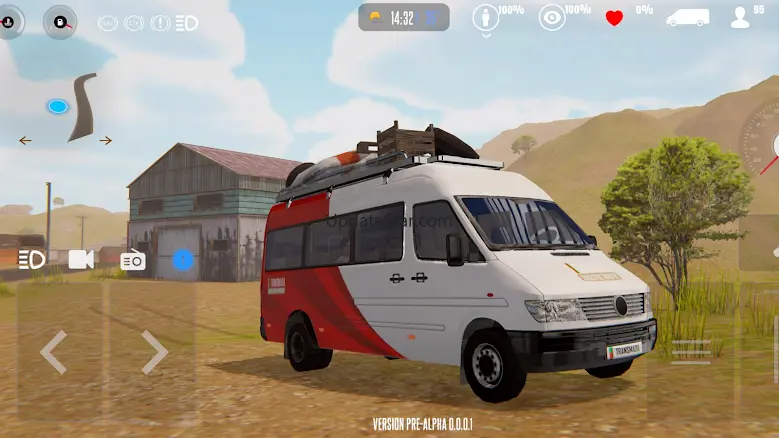Screen dimensions: 779x438
Task: Tap the blue circular info button
Action: coord(182,260)
